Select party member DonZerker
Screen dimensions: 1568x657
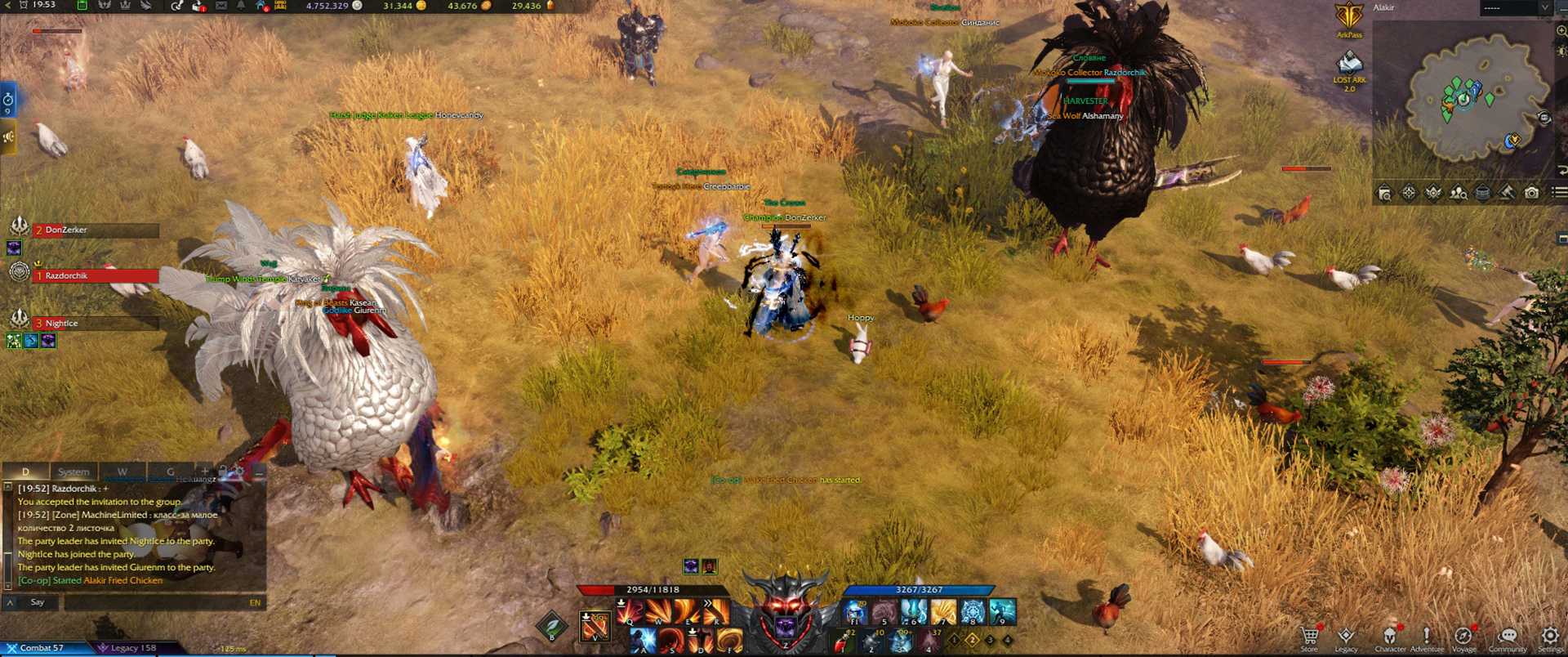95,230
